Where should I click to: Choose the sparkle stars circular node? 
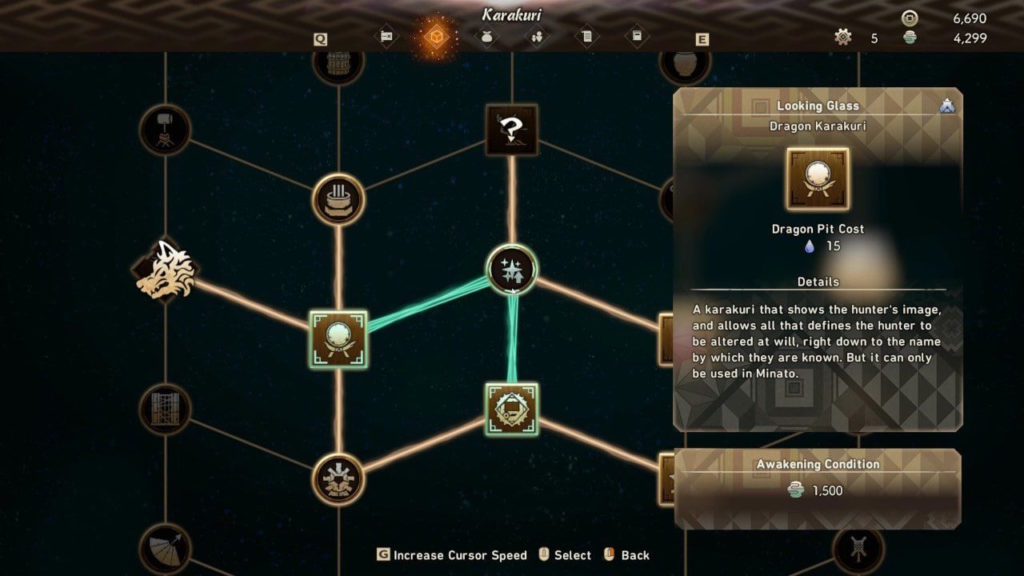click(511, 270)
